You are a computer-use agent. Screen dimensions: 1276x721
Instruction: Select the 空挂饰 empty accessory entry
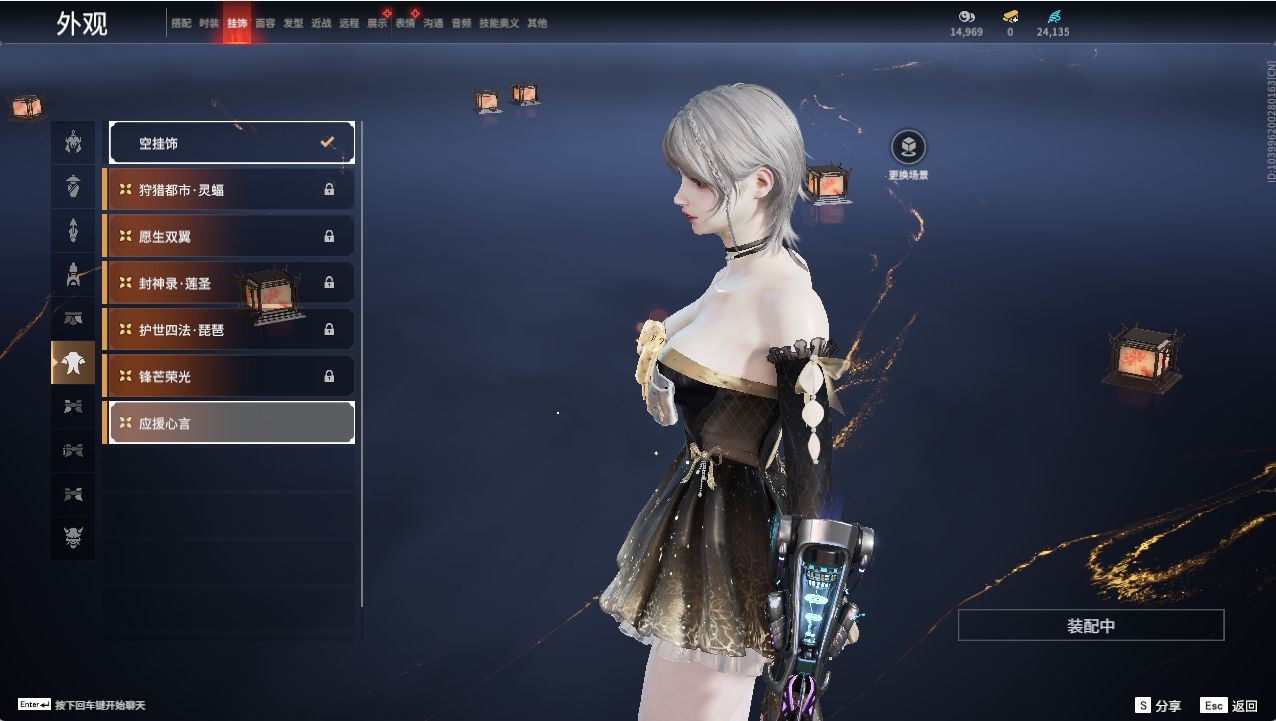231,143
